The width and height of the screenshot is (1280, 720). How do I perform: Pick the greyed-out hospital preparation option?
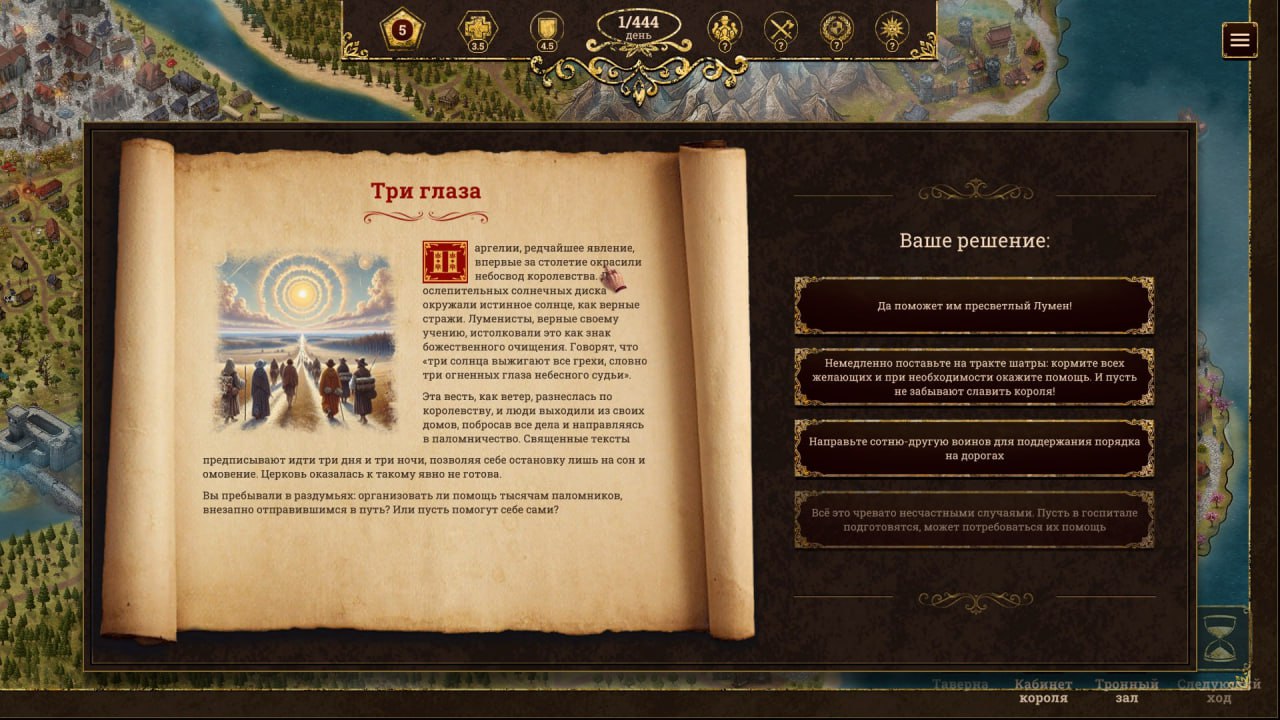click(x=974, y=519)
